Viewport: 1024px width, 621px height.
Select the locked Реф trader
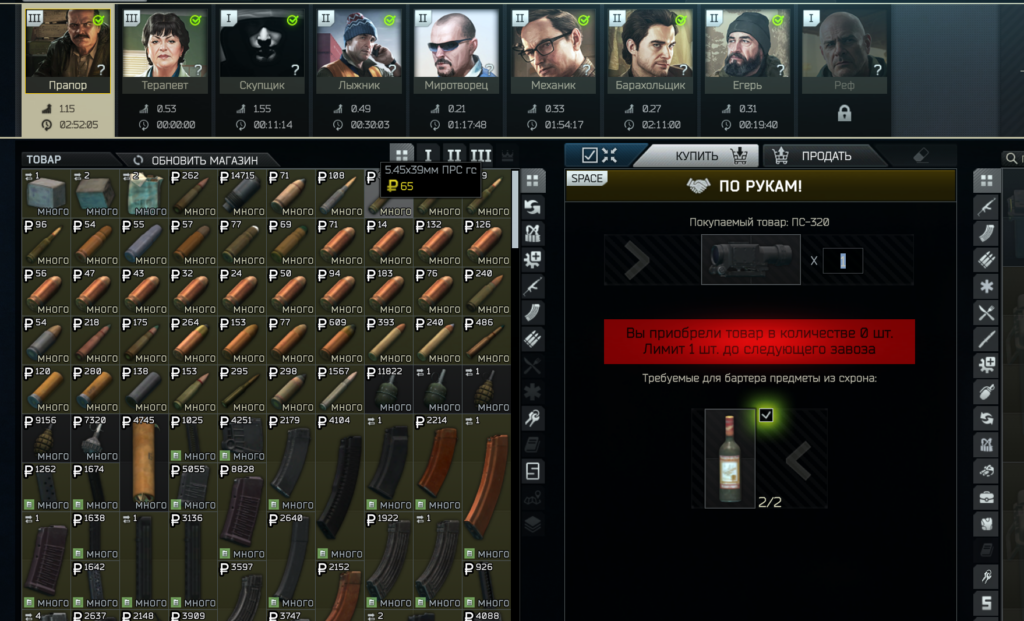845,47
